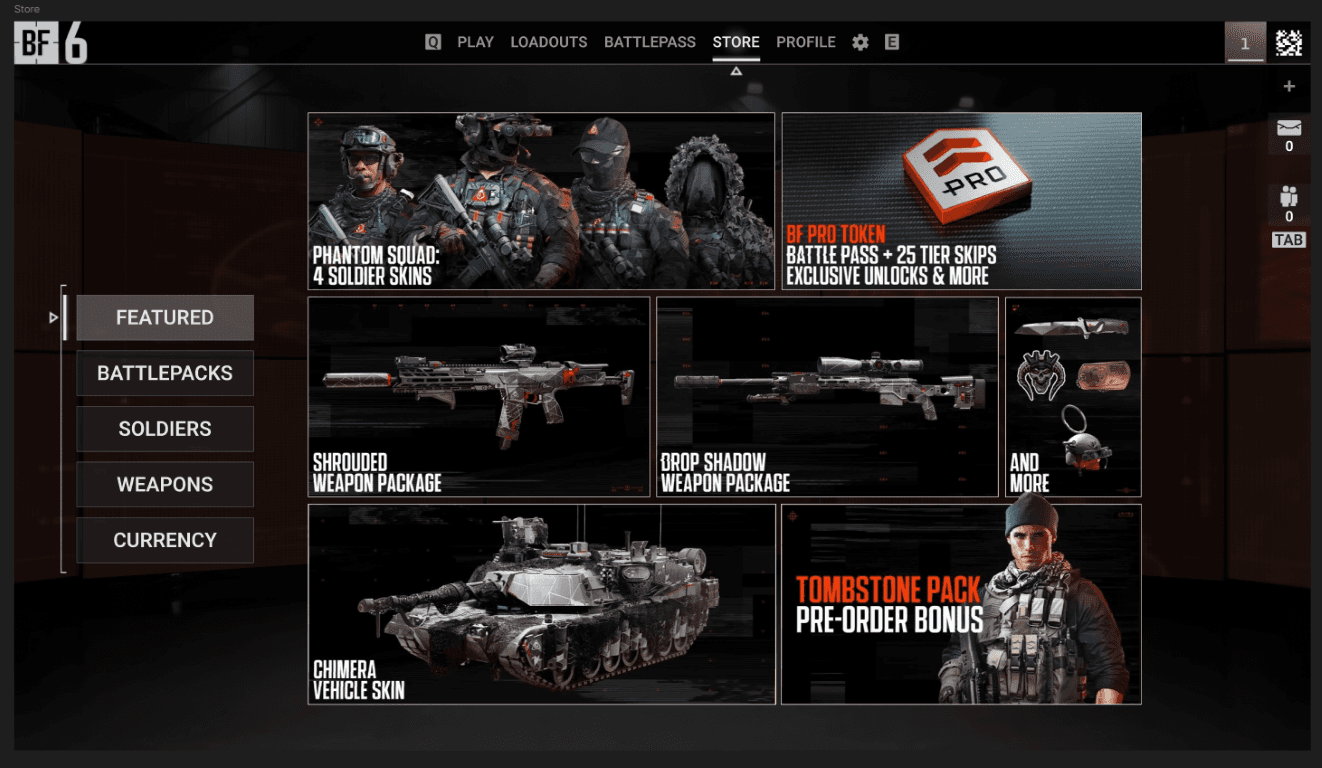This screenshot has width=1322, height=768.
Task: Select the Shrouded Weapon Package tile
Action: click(x=478, y=396)
